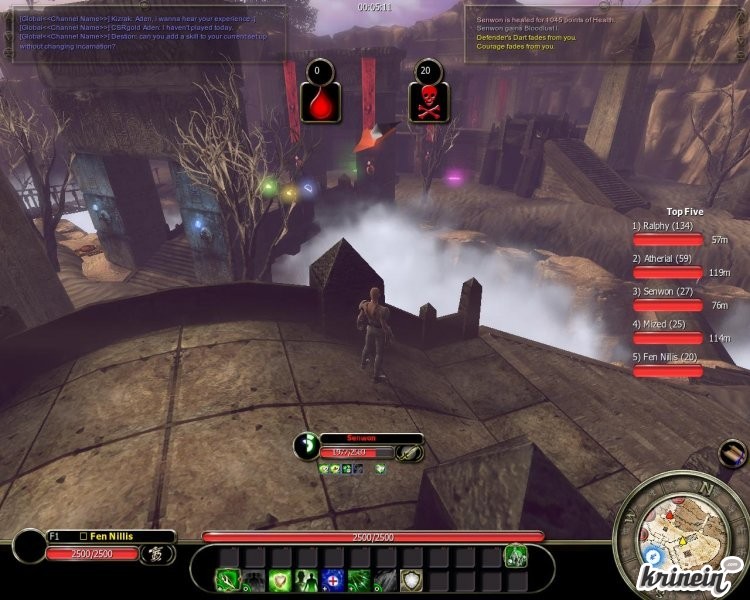Activate the green shield skill
This screenshot has width=750, height=600.
pyautogui.click(x=279, y=581)
